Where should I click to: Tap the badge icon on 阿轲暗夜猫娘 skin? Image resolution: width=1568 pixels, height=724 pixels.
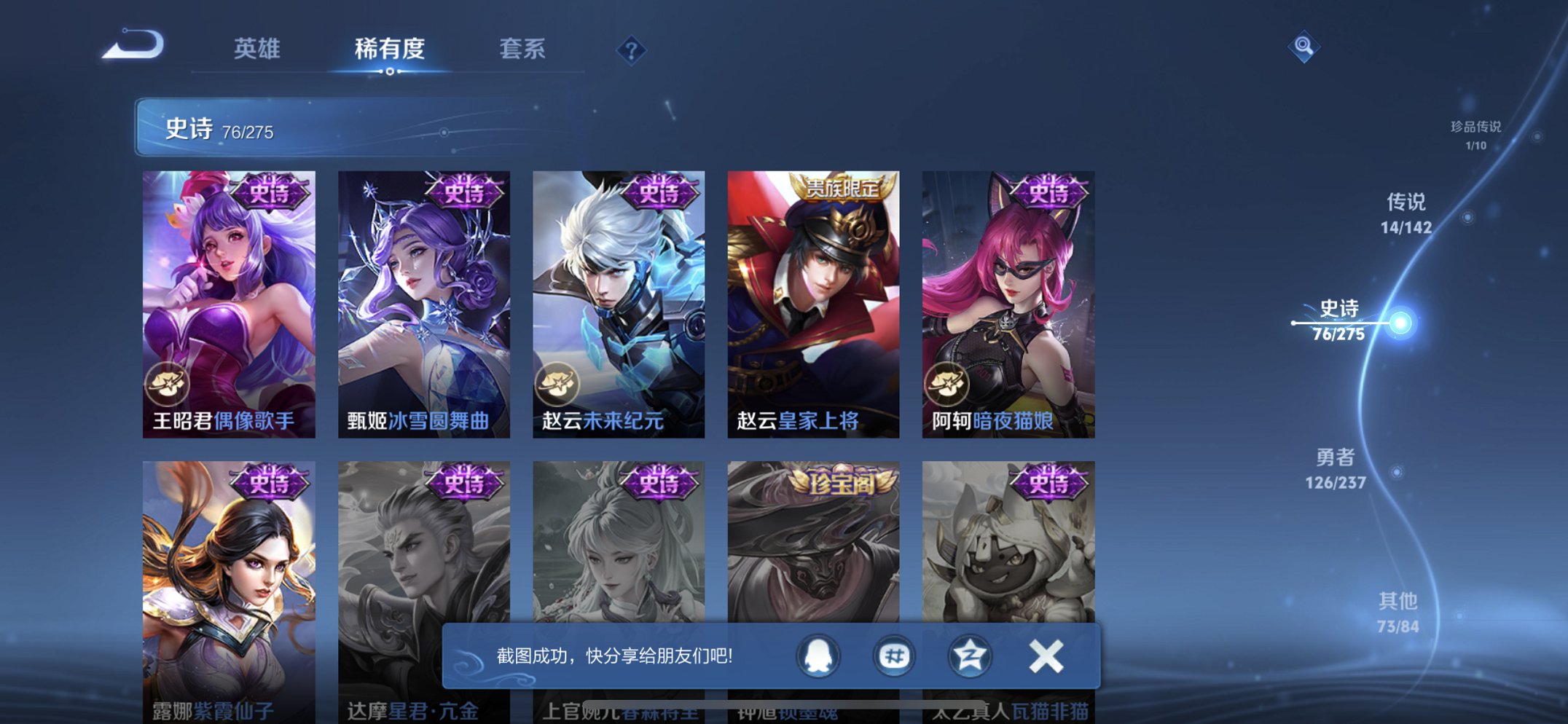click(x=946, y=380)
